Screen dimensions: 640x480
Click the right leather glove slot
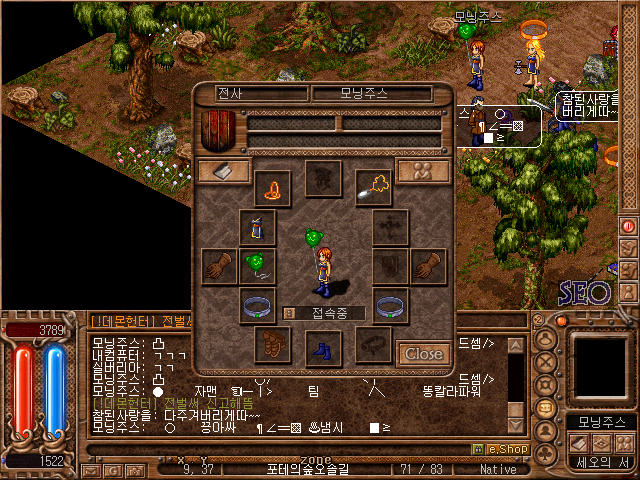[428, 266]
